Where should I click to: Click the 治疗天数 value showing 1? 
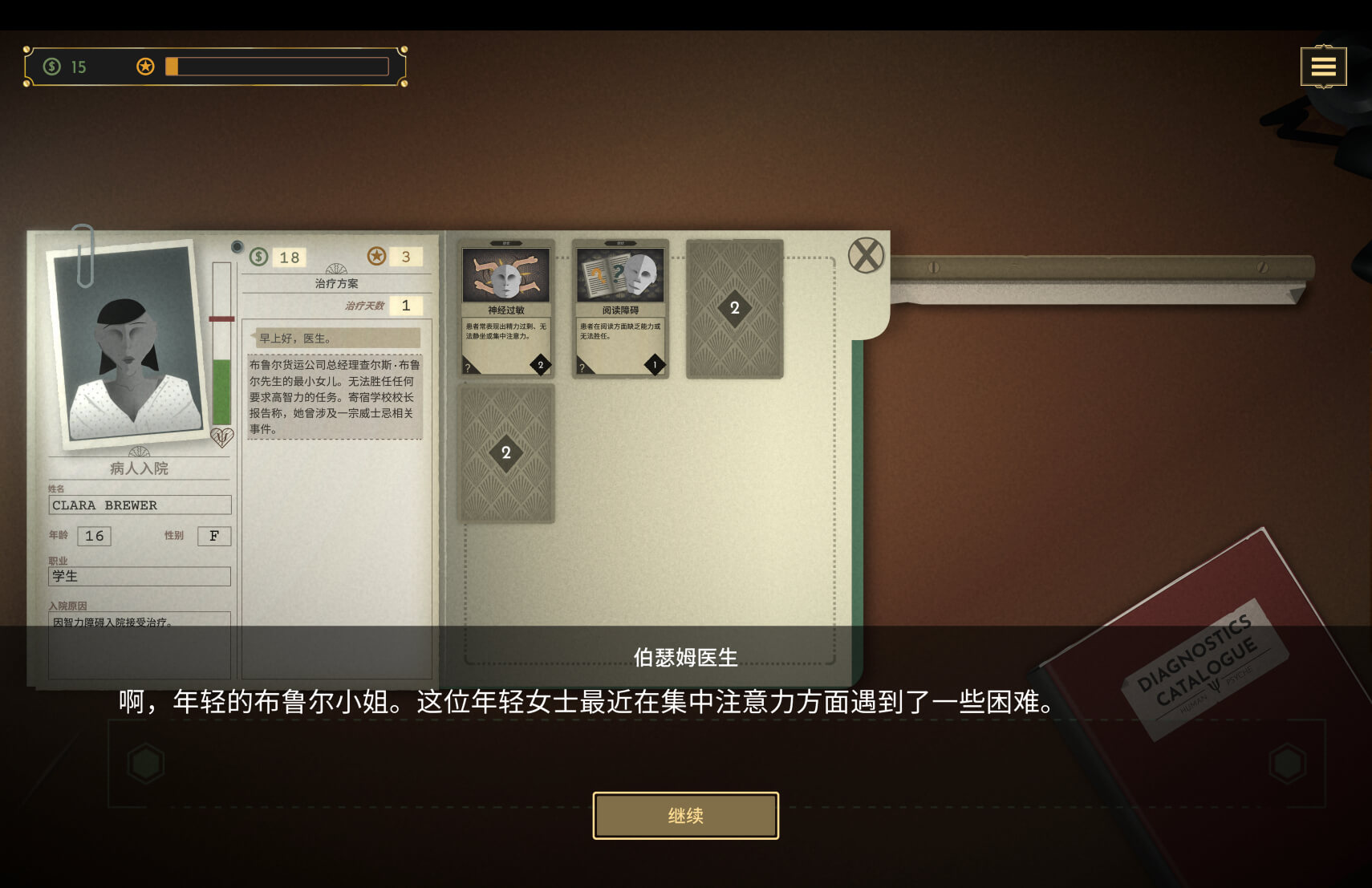point(405,305)
